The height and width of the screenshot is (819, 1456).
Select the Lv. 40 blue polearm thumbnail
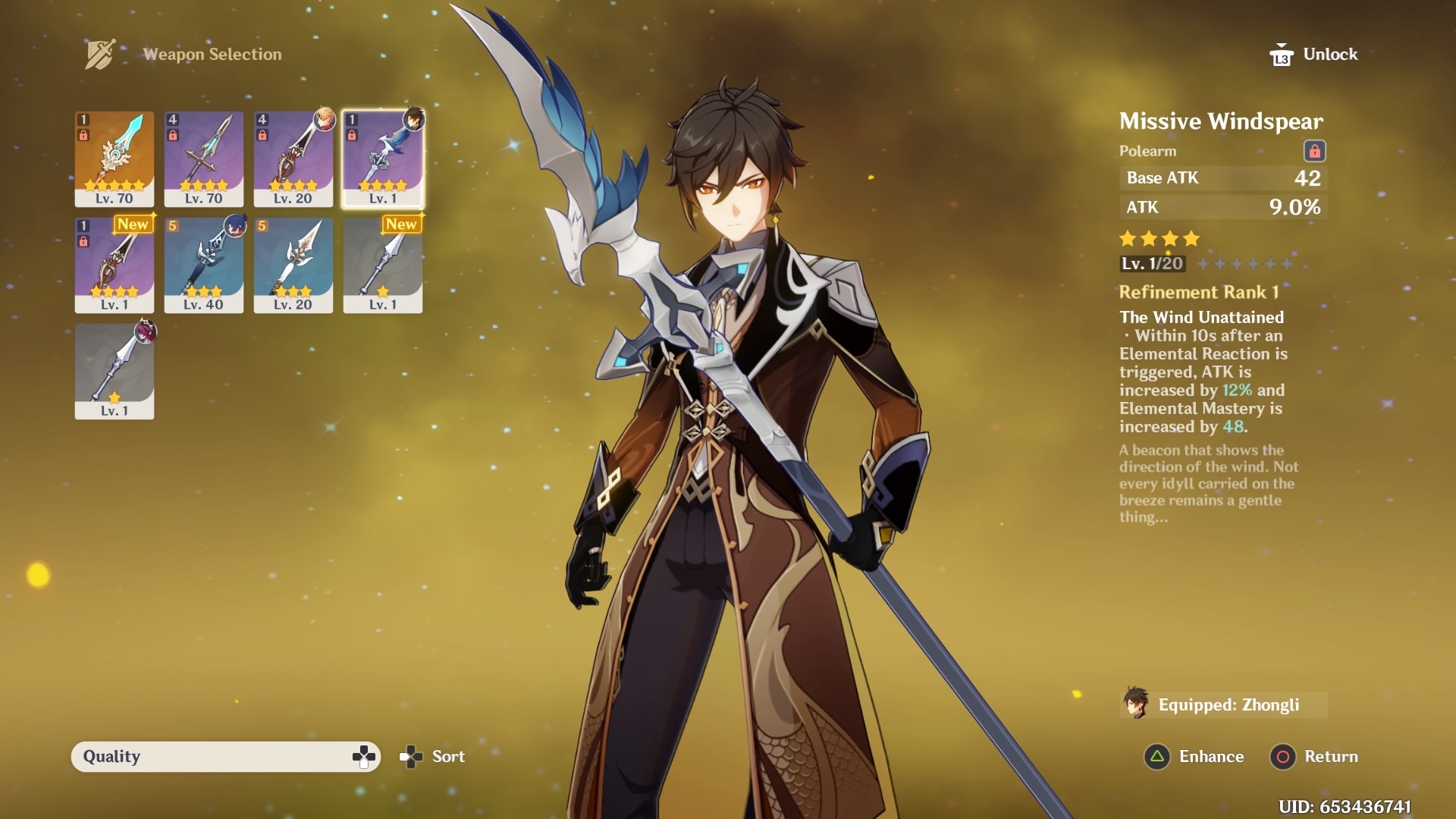coord(203,265)
